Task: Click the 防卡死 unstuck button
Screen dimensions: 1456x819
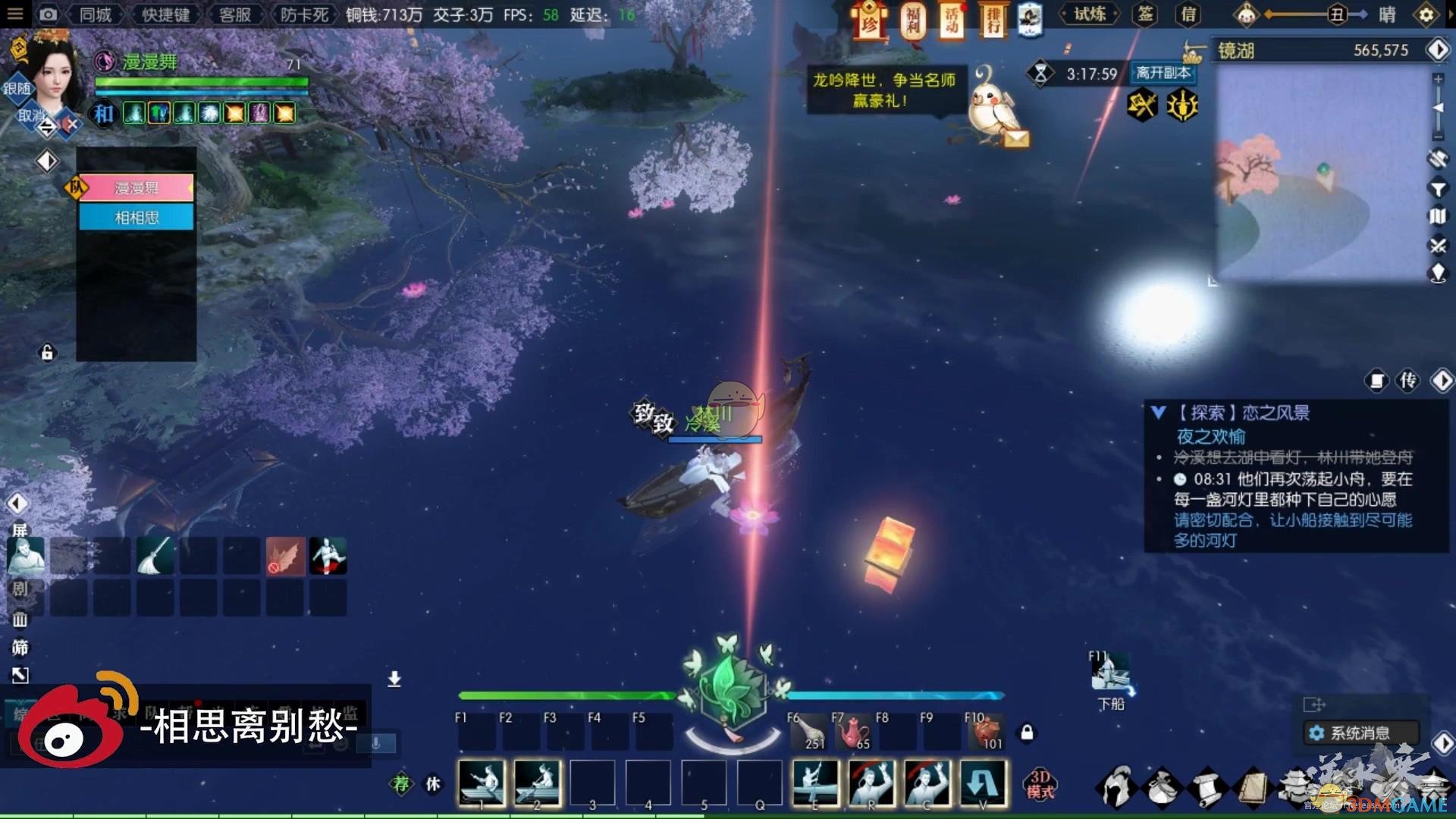Action: tap(304, 14)
